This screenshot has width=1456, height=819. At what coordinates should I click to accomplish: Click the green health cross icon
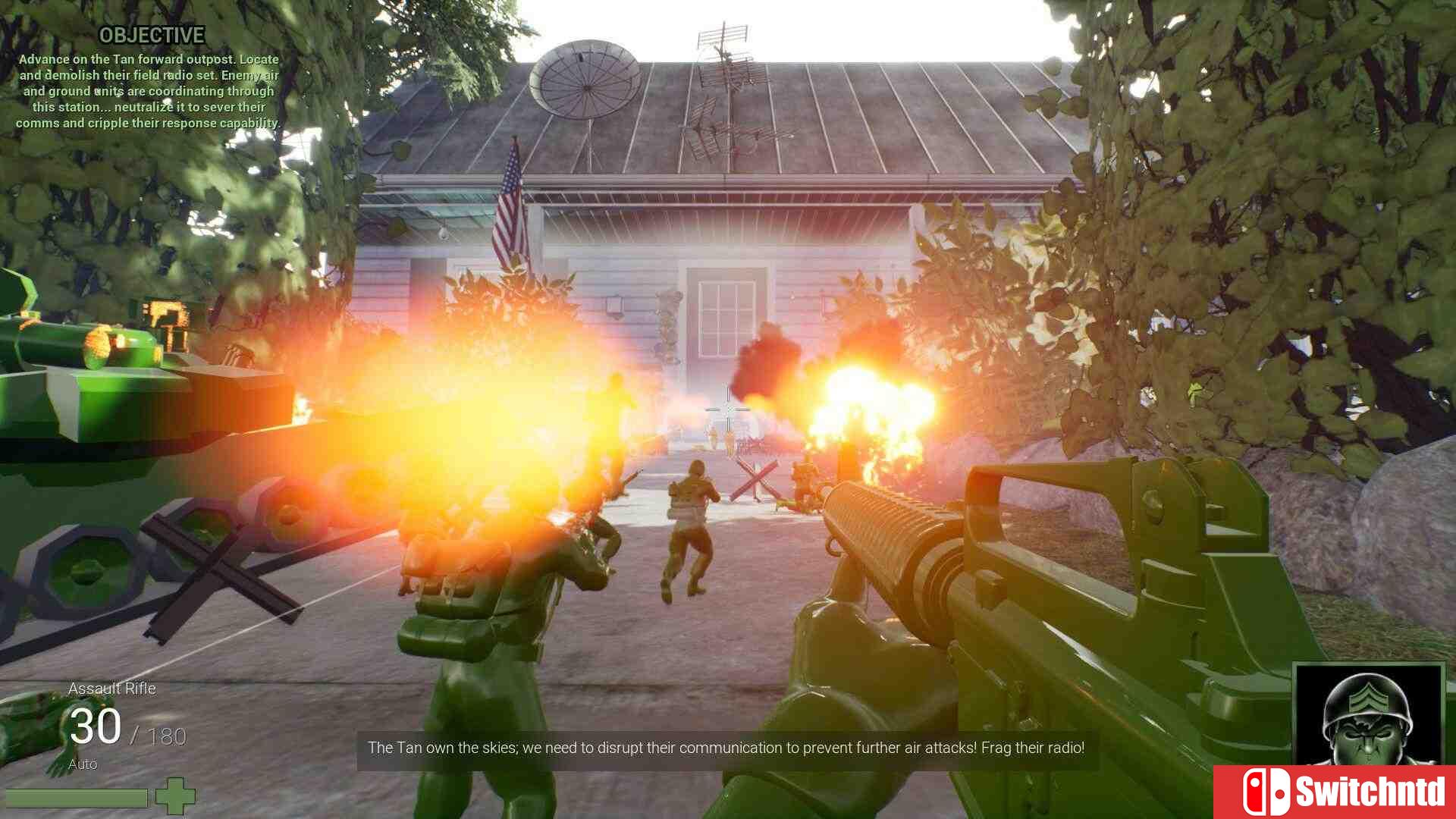coord(175,796)
